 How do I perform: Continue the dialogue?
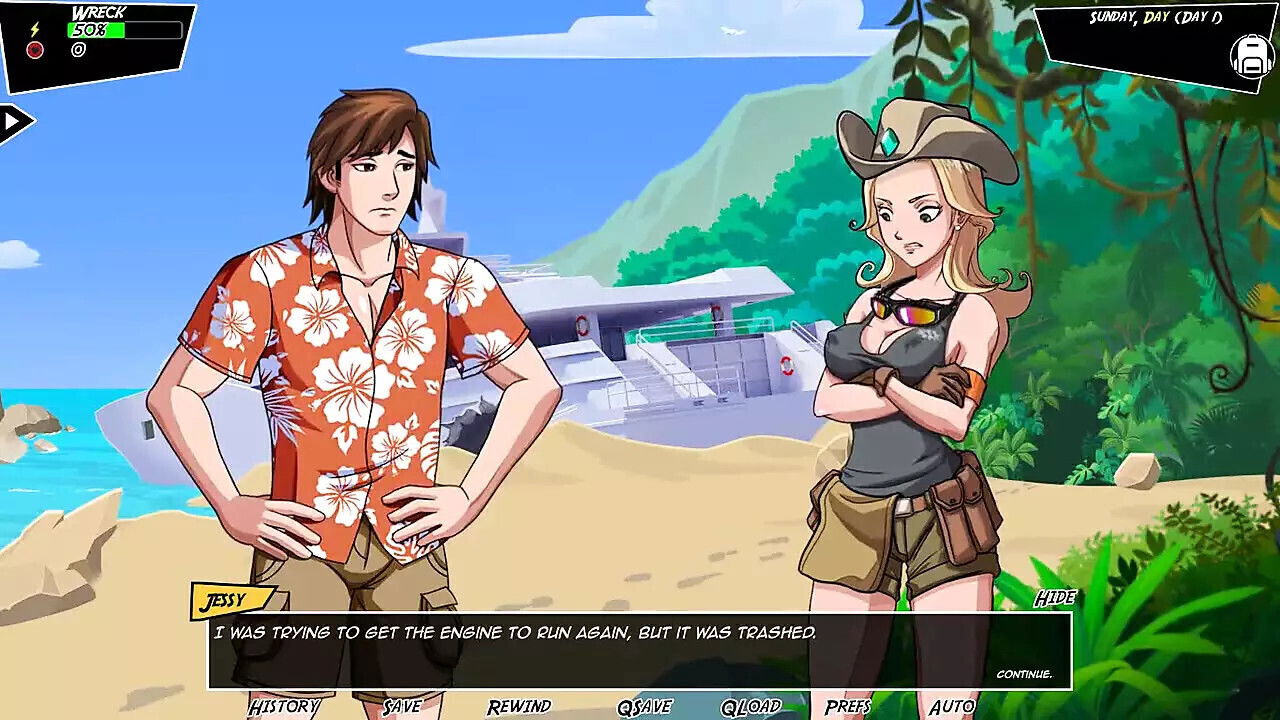click(x=1024, y=674)
